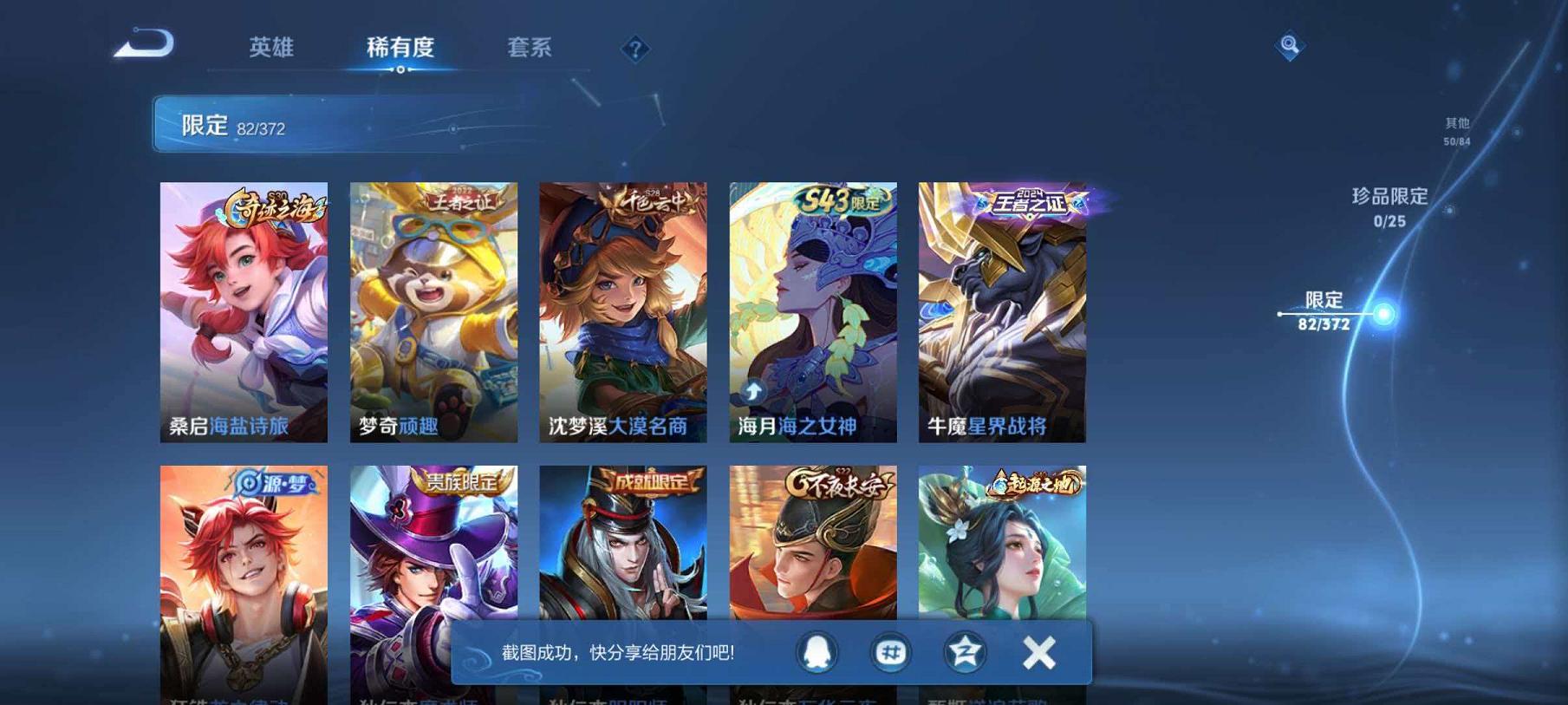Open the 沈梦溪大漠名商 skin thumbnail
The height and width of the screenshot is (705, 1568).
click(621, 312)
